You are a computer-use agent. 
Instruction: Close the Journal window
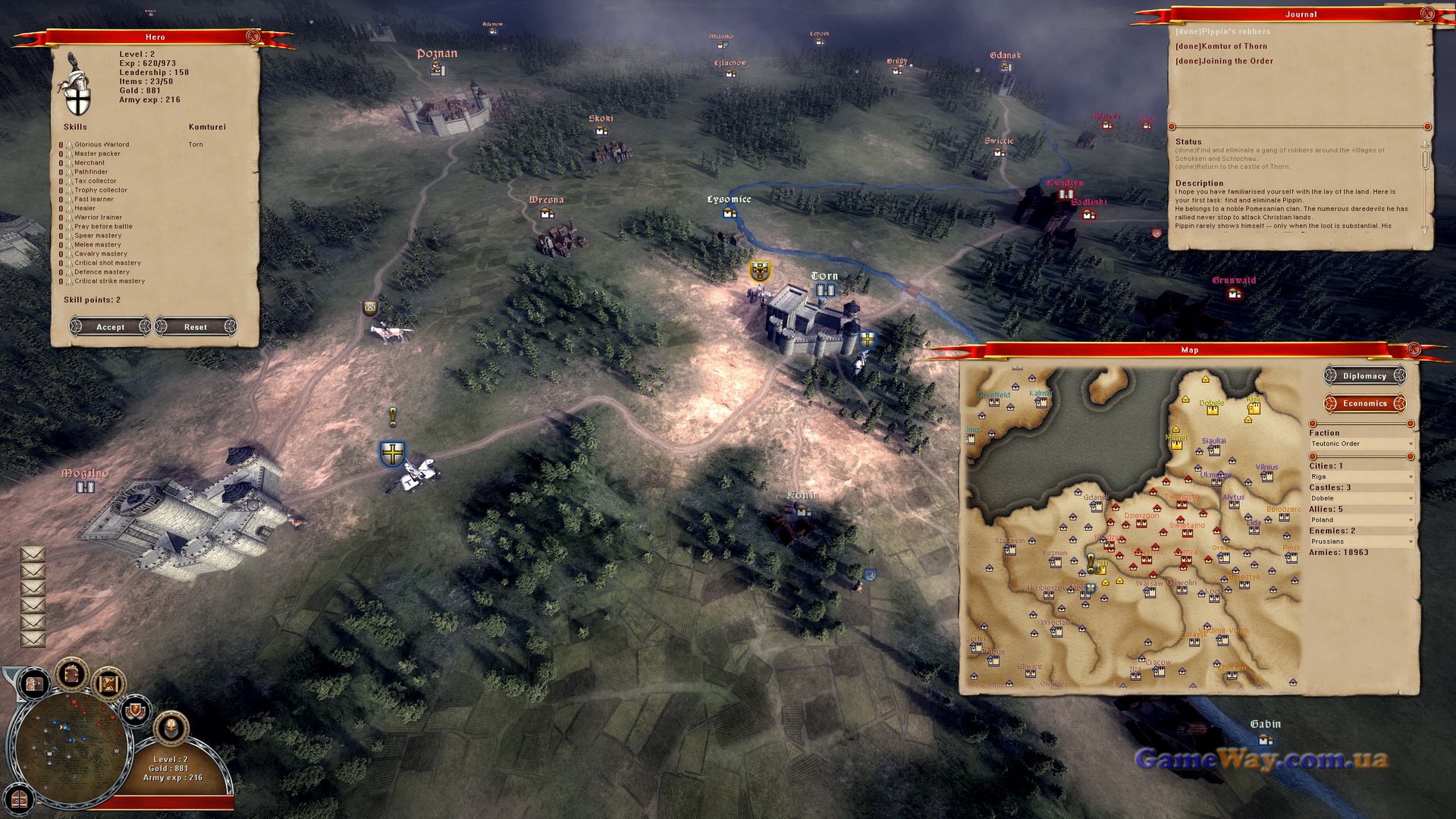[x=1426, y=14]
